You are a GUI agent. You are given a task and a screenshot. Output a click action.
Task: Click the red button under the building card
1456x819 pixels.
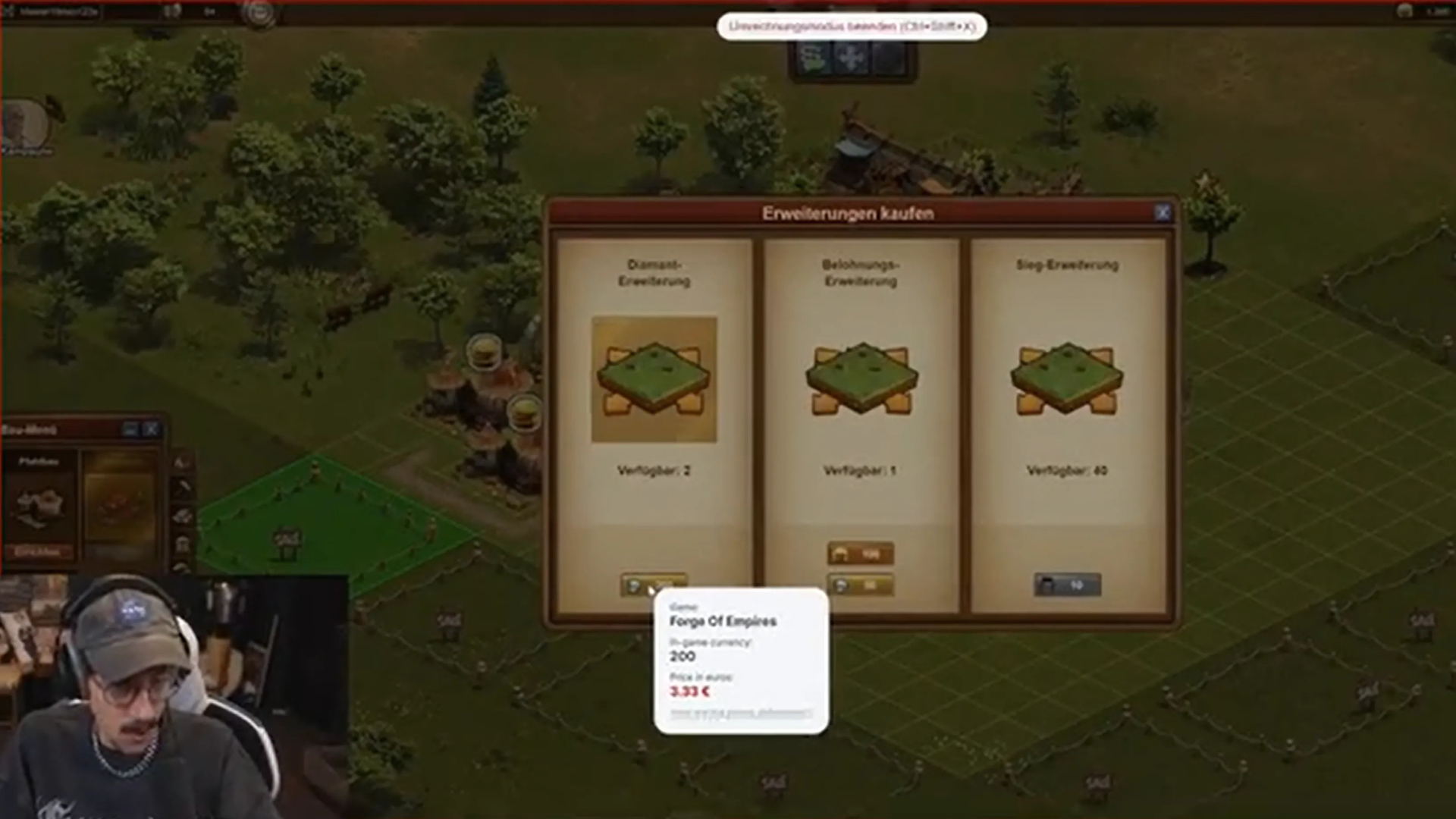38,552
